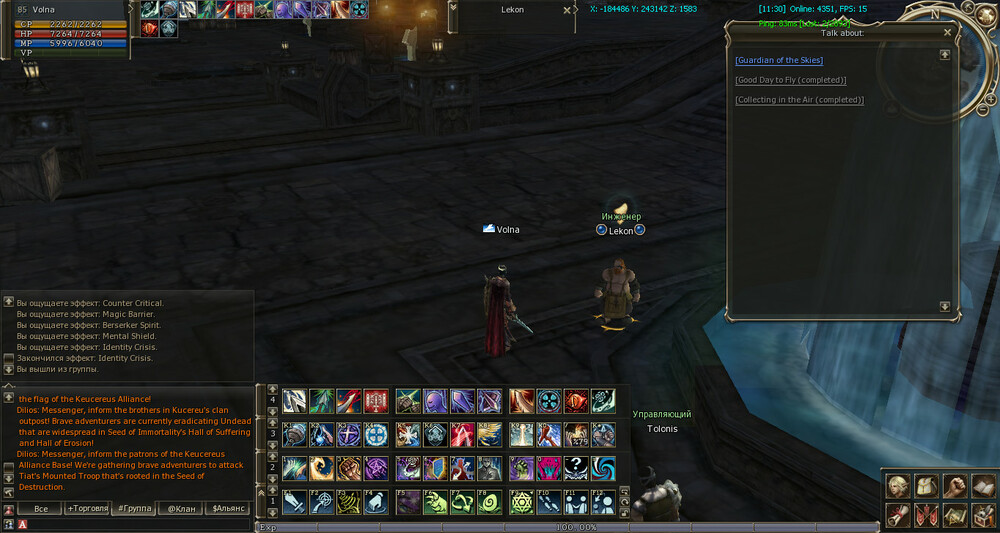Activate the F8 green spiral skill
Screen dimensions: 1000x533
pos(489,502)
